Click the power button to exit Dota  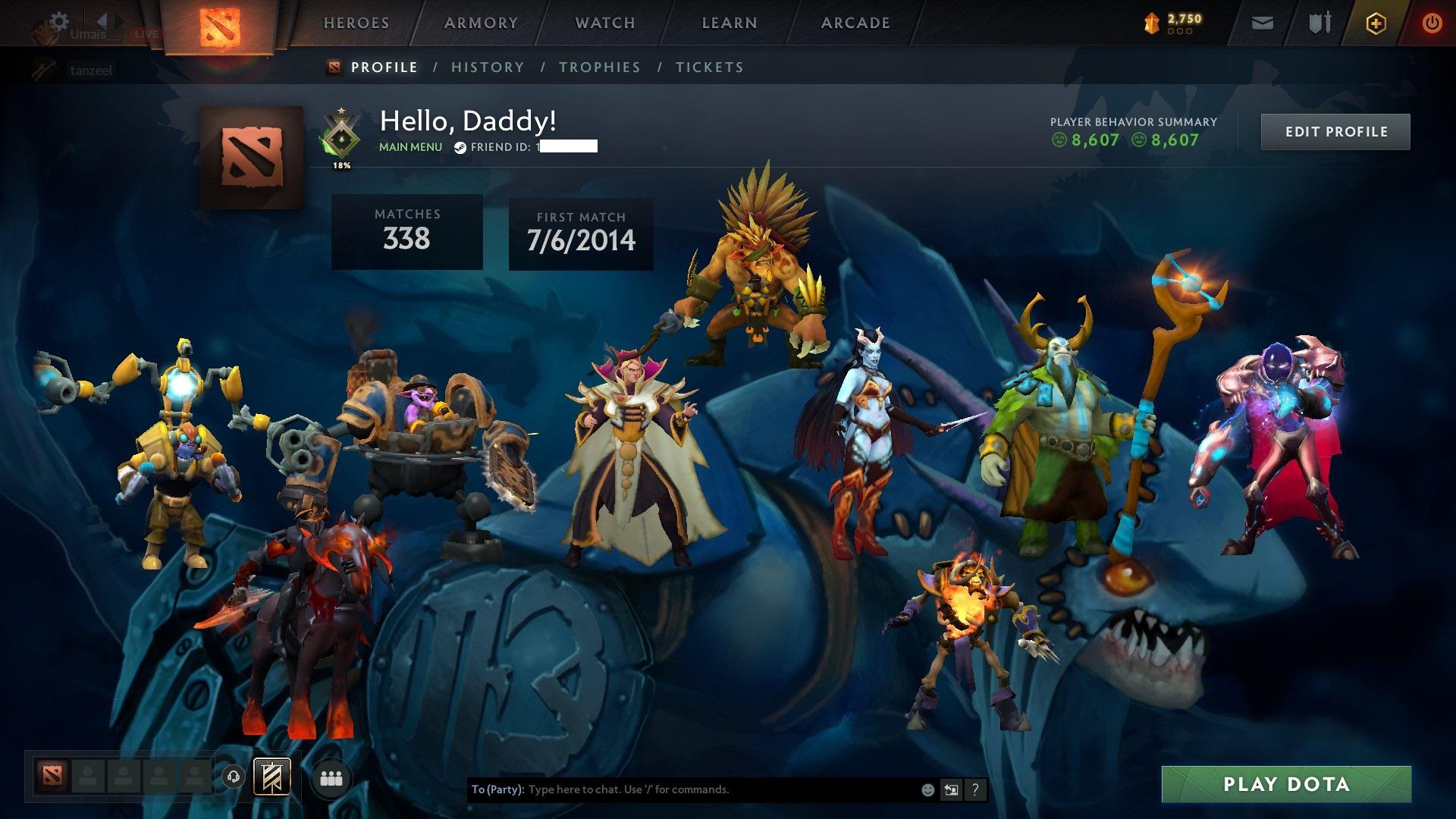tap(1432, 23)
